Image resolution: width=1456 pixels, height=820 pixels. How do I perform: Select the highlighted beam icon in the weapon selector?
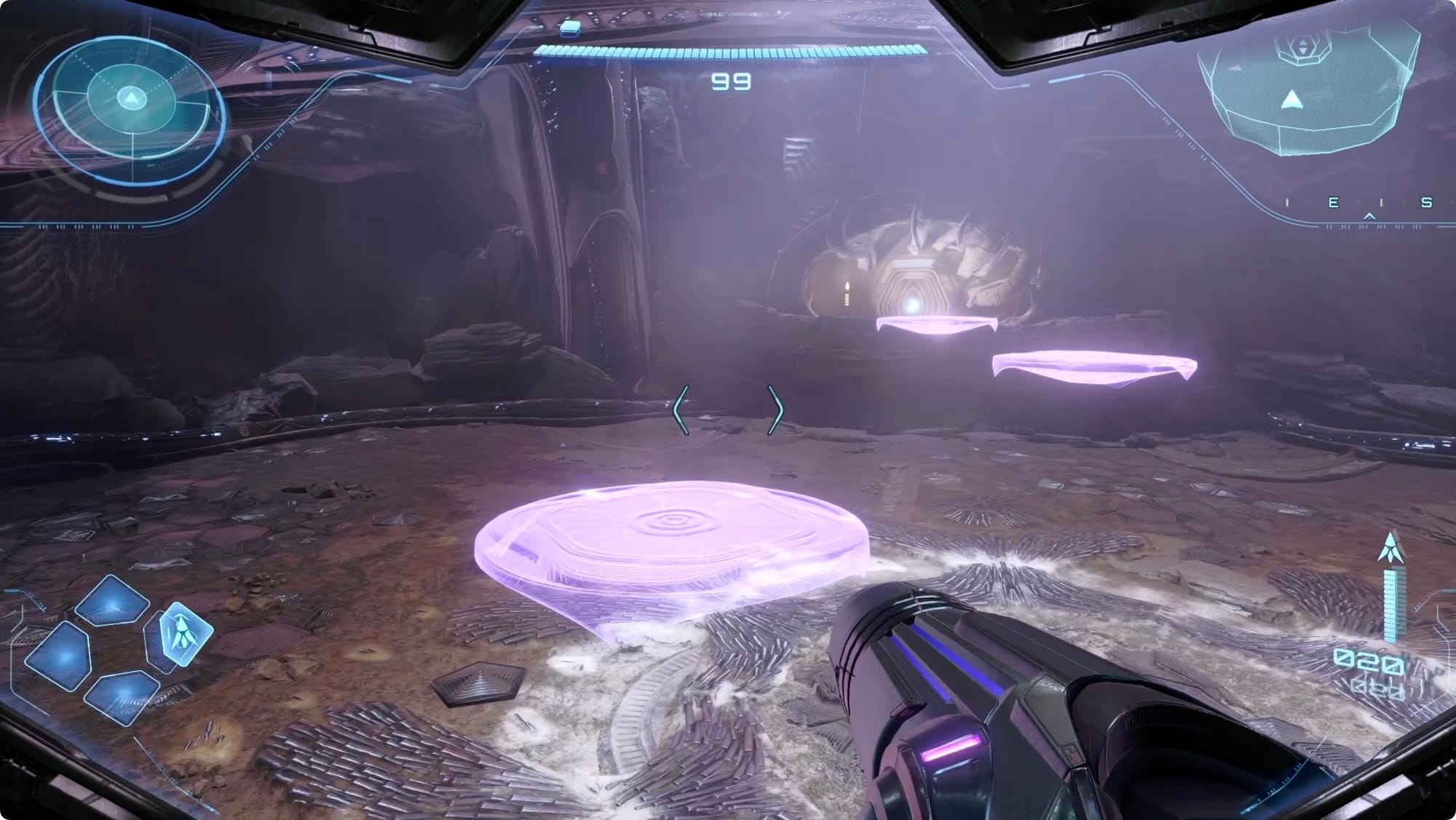click(185, 632)
